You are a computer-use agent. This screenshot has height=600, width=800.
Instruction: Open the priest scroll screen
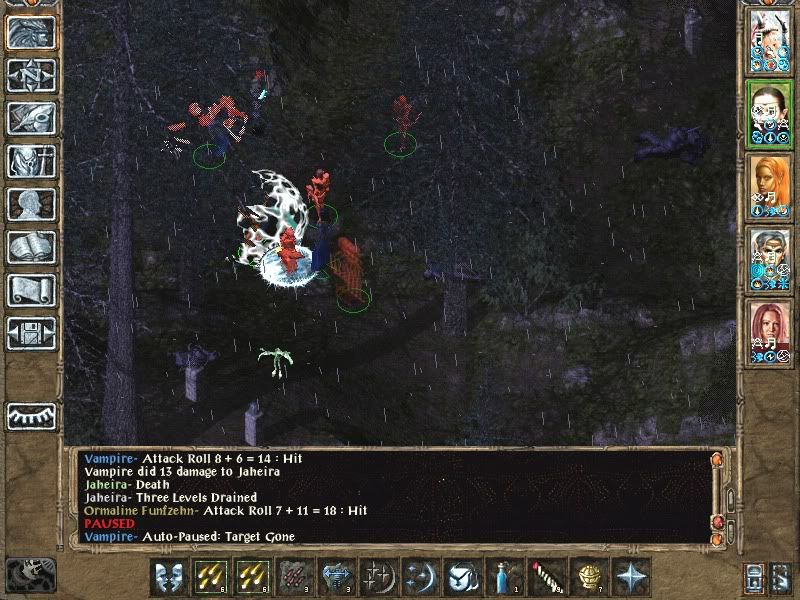click(x=31, y=290)
